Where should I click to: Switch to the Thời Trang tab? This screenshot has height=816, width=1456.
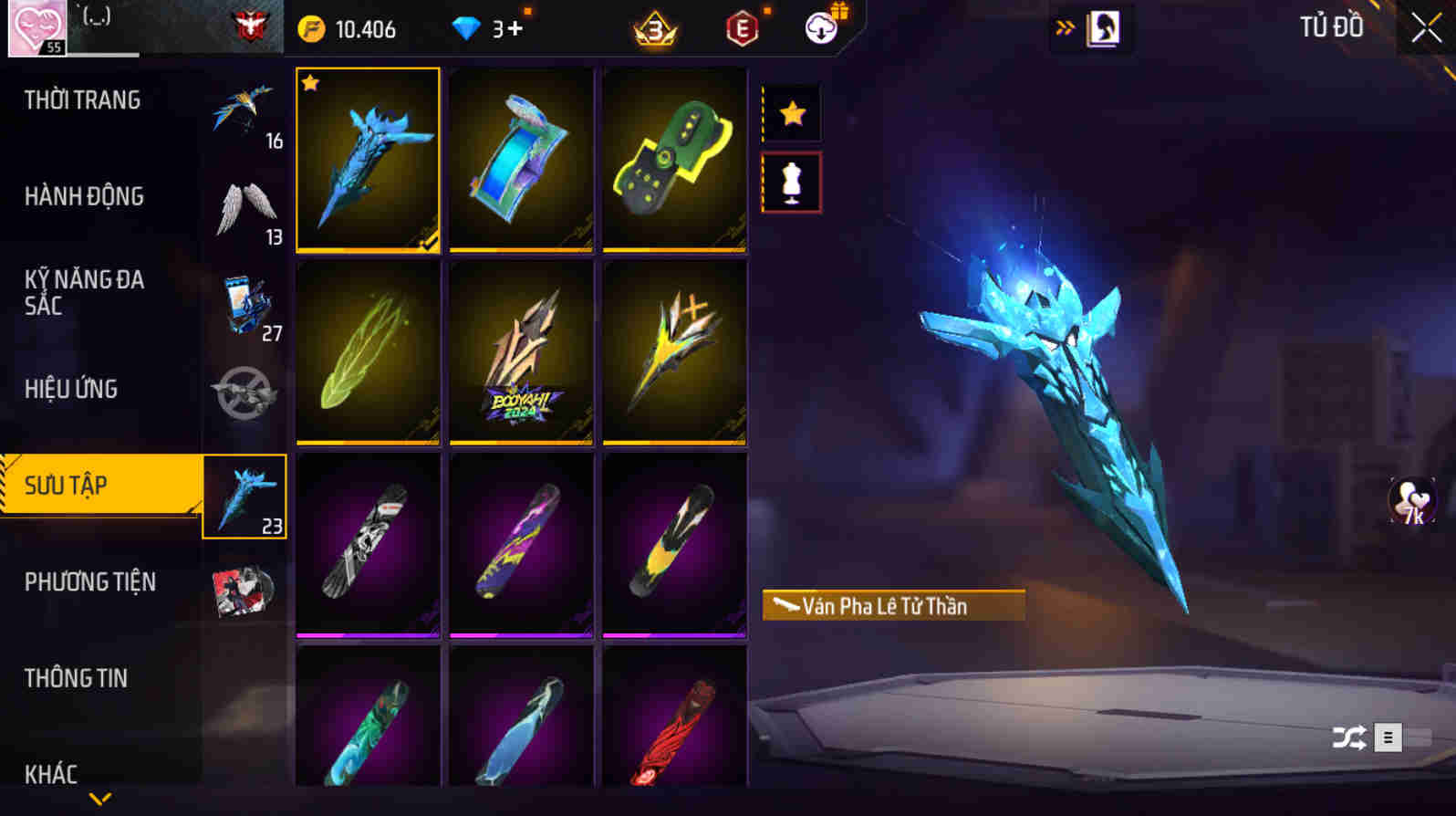[x=82, y=100]
